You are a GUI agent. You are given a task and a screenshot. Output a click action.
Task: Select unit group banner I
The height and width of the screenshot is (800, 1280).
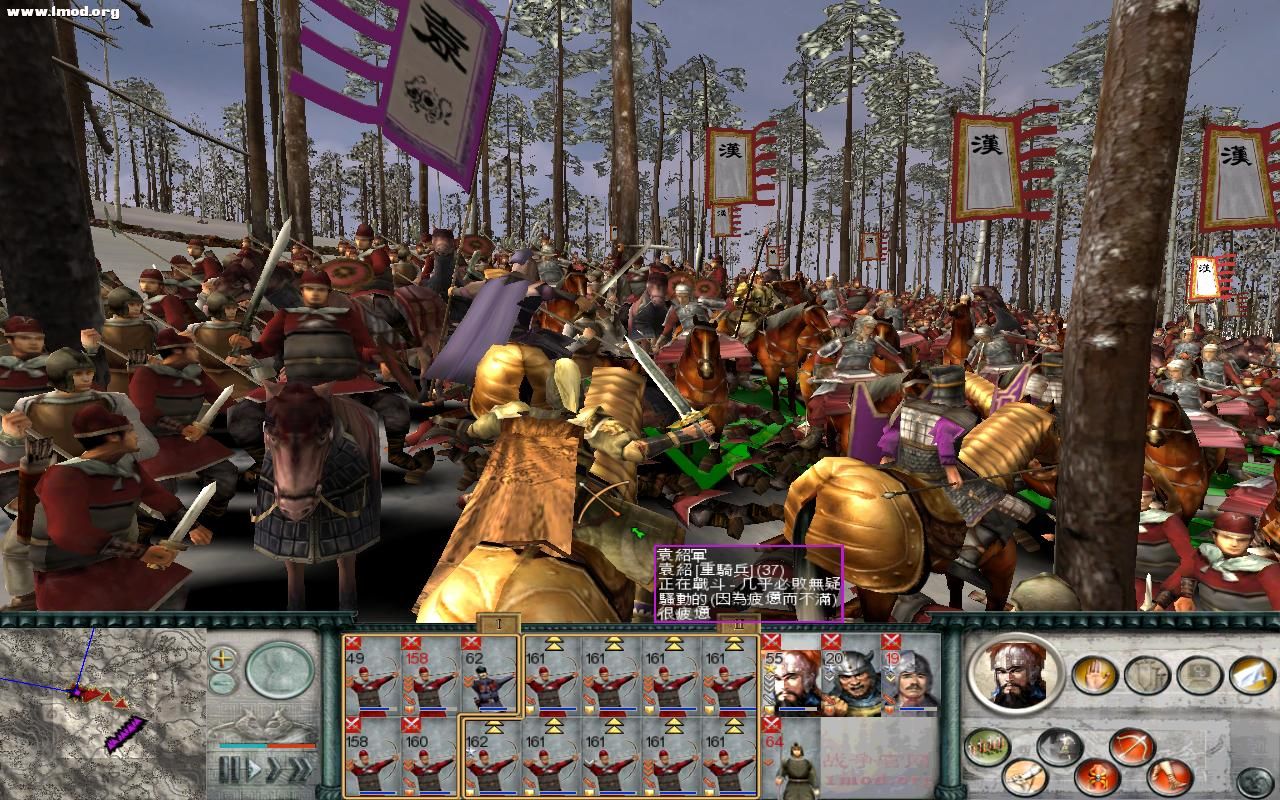497,622
